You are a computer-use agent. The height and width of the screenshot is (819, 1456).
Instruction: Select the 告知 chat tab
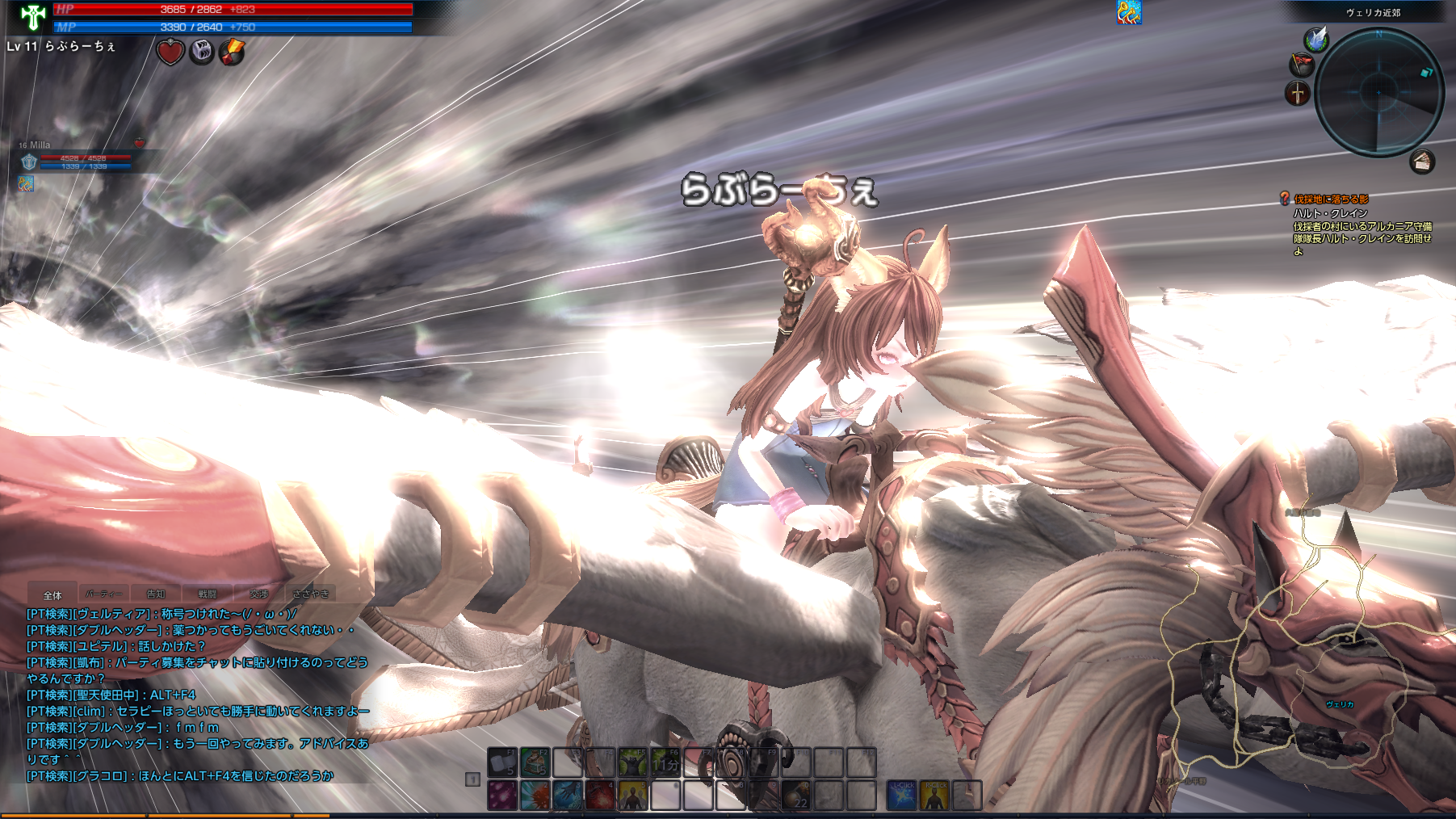coord(156,594)
